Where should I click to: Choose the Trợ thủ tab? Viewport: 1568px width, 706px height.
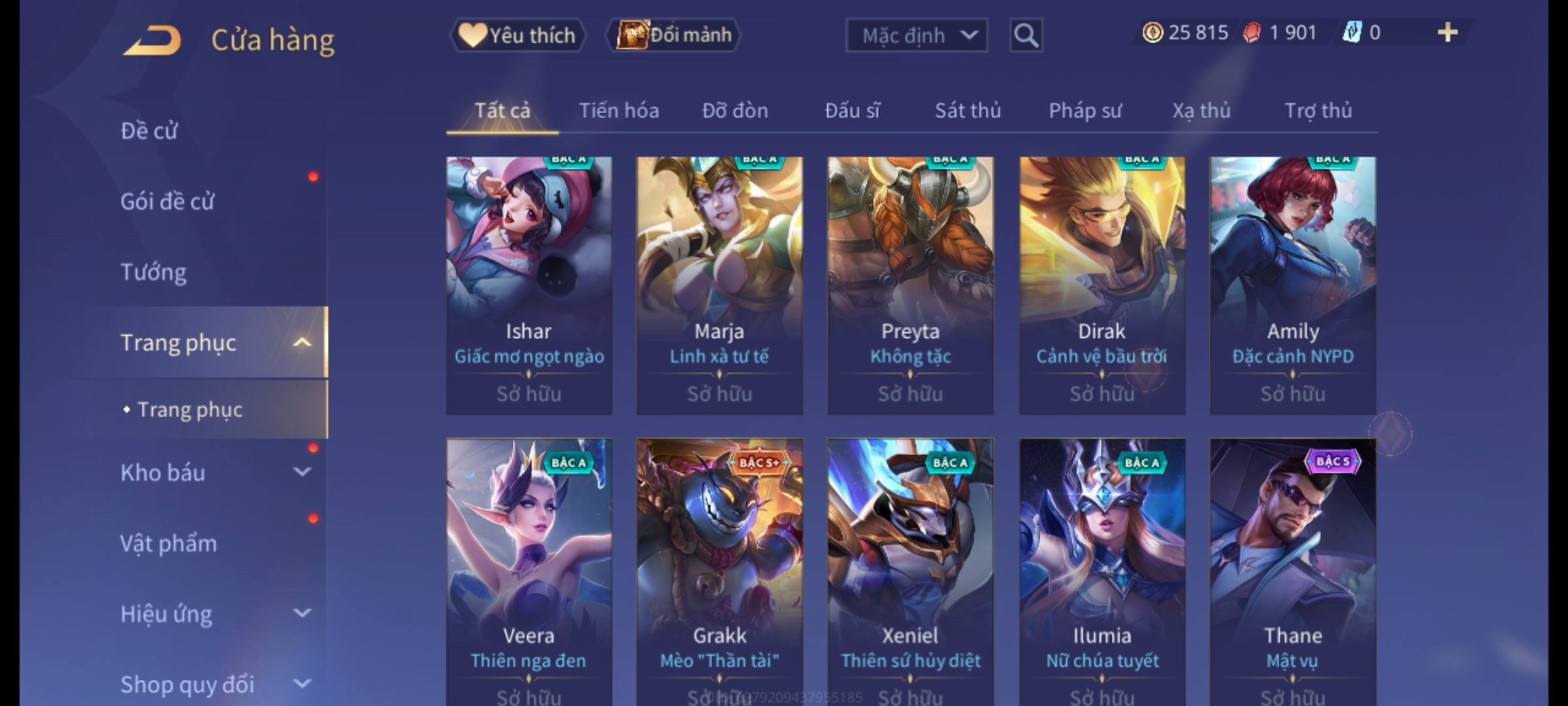point(1318,111)
